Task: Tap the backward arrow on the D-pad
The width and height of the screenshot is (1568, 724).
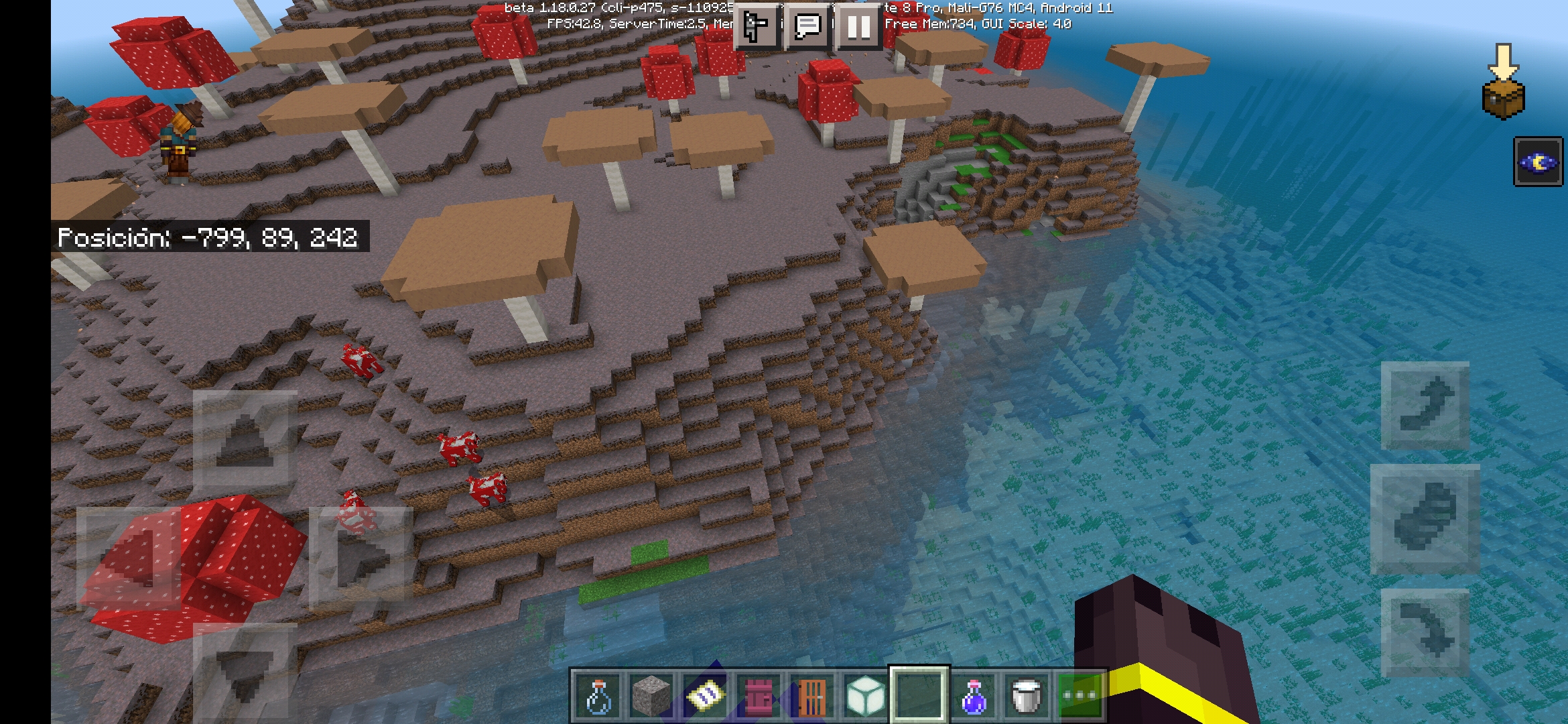Action: coord(245,670)
